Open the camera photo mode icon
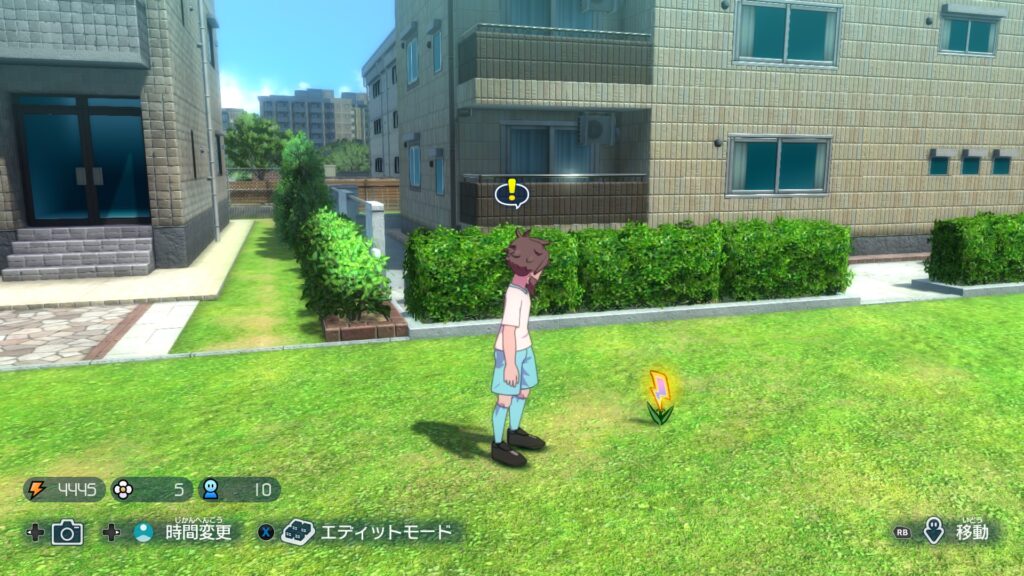Viewport: 1024px width, 576px height. [x=67, y=532]
